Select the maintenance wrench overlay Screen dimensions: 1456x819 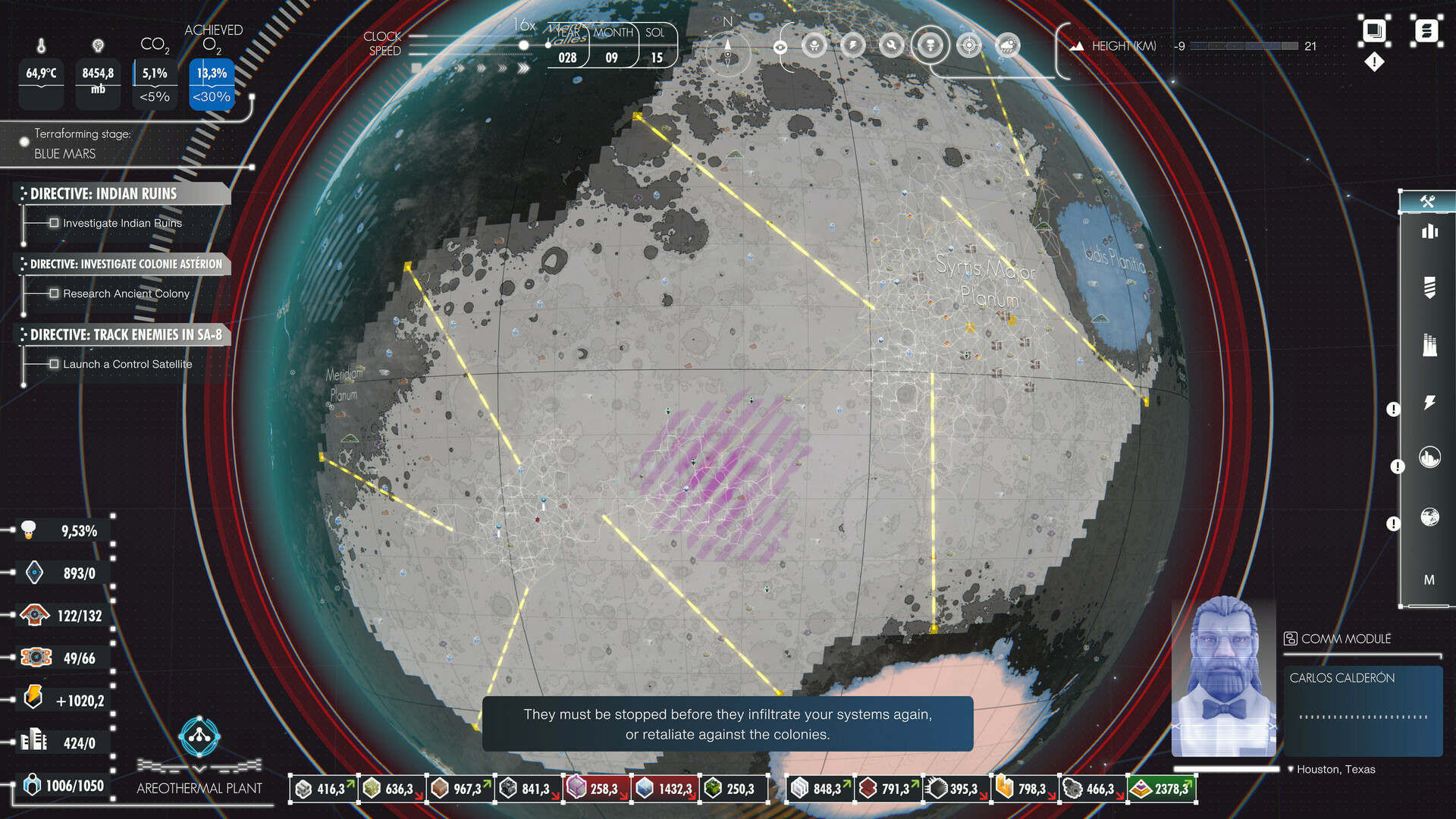[891, 45]
